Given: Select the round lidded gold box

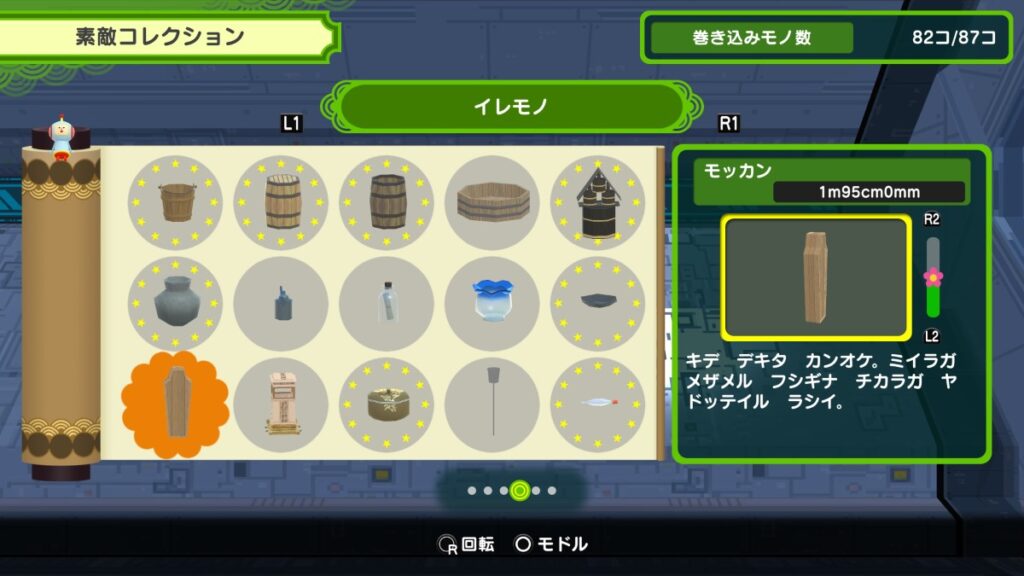Looking at the screenshot, I should (387, 405).
